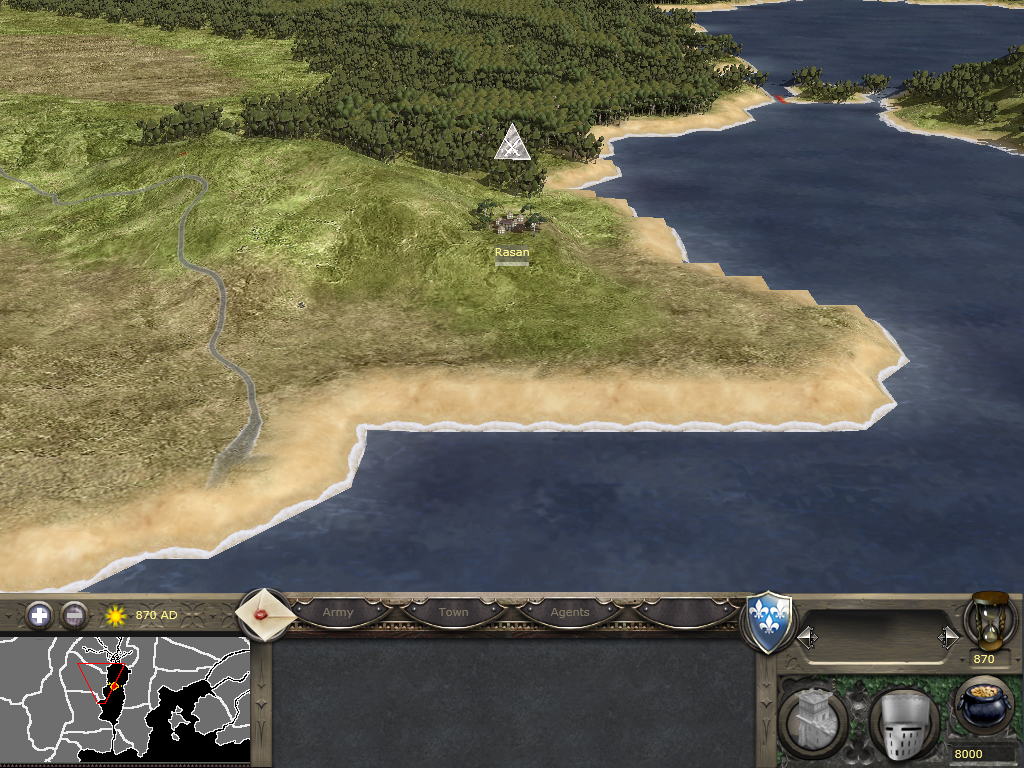
Task: End the turn with the hourglass button
Action: click(x=986, y=620)
